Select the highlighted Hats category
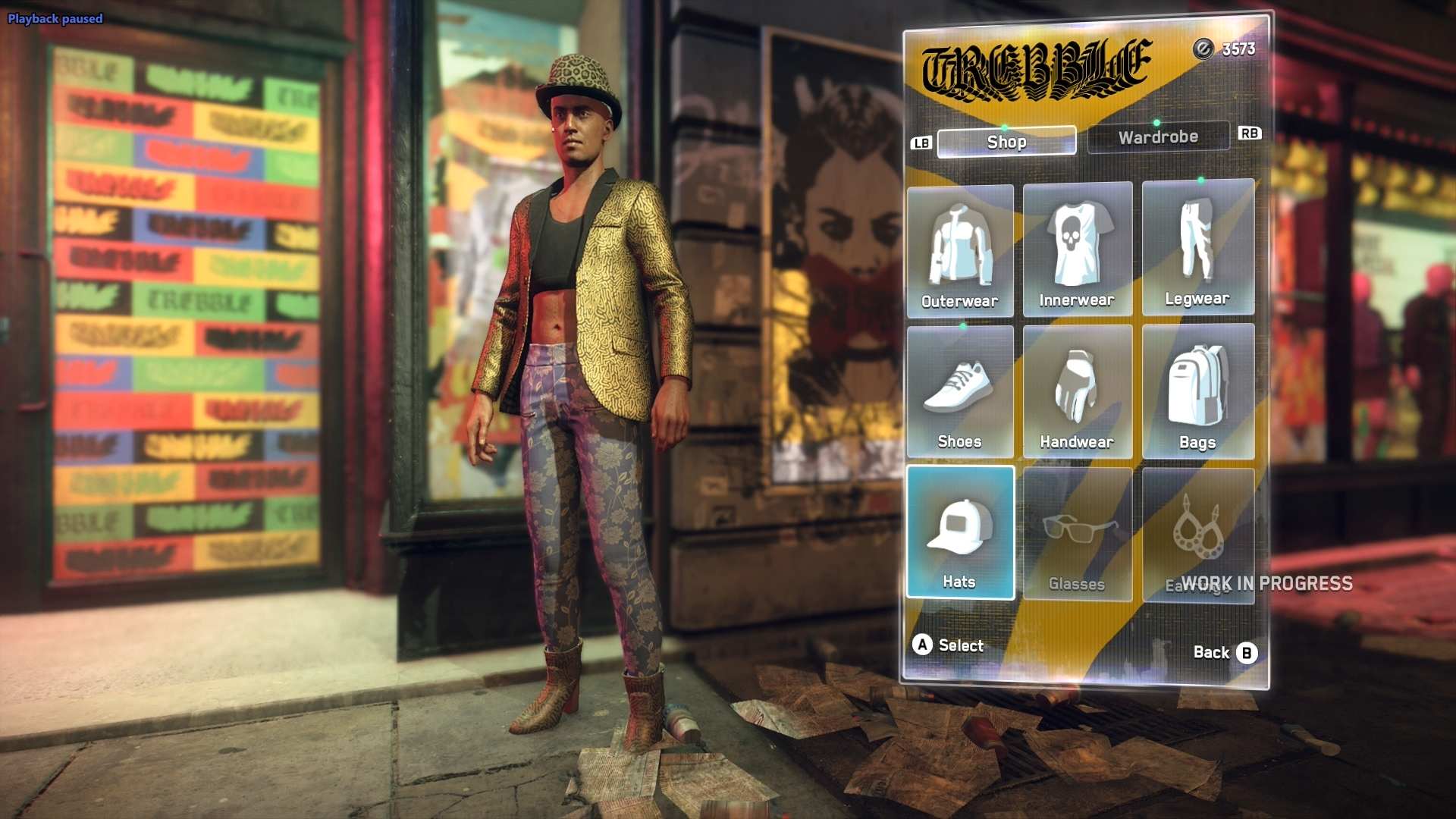Screen dimensions: 1456x819 click(960, 533)
